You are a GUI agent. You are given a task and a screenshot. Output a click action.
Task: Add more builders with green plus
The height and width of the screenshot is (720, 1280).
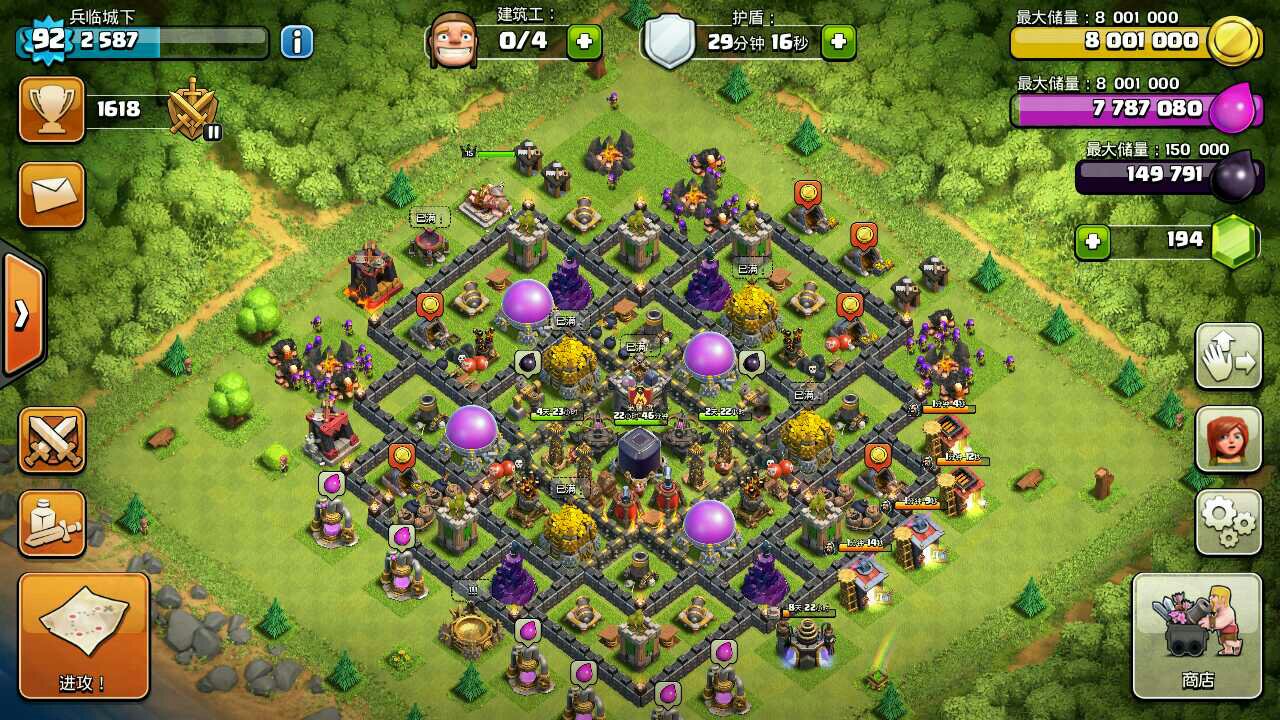click(585, 41)
